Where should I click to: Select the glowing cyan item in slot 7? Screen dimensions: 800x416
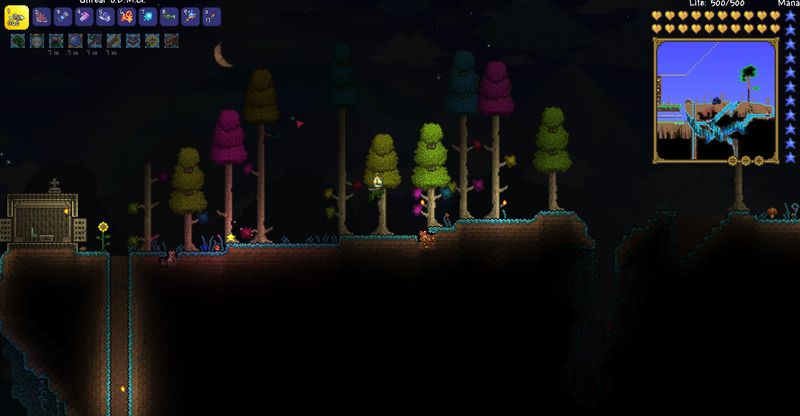(x=147, y=17)
